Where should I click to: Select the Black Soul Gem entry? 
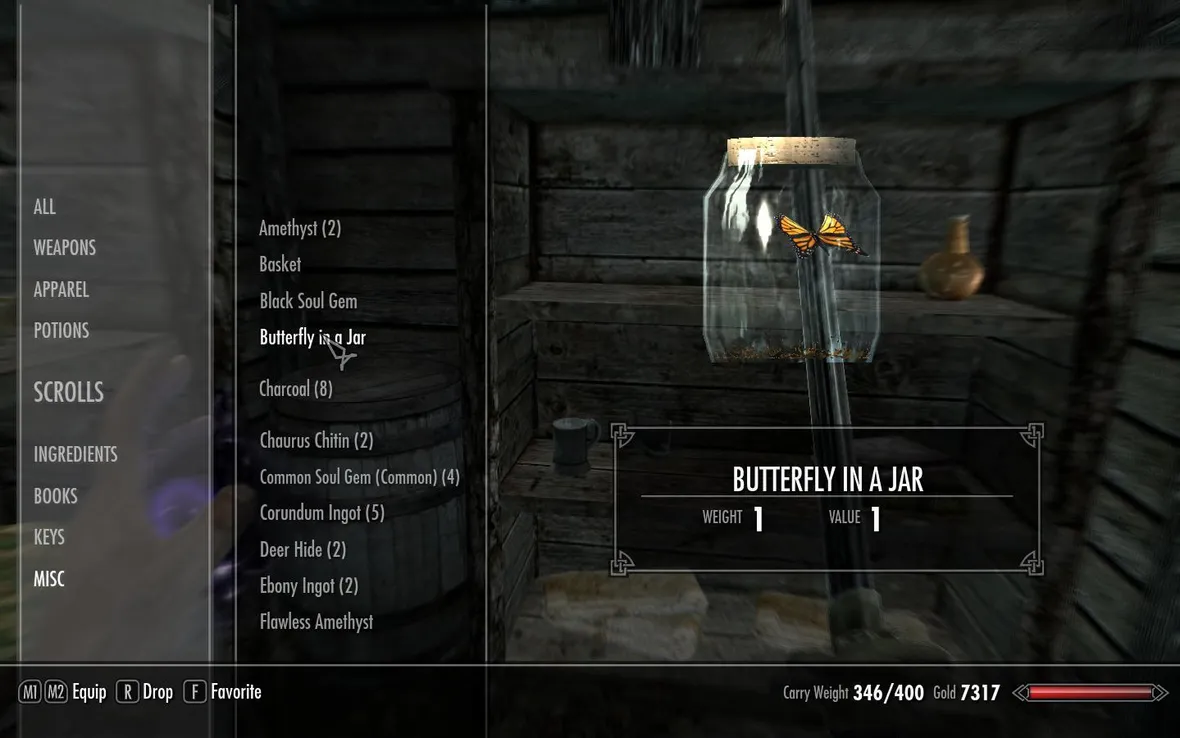[x=308, y=301]
